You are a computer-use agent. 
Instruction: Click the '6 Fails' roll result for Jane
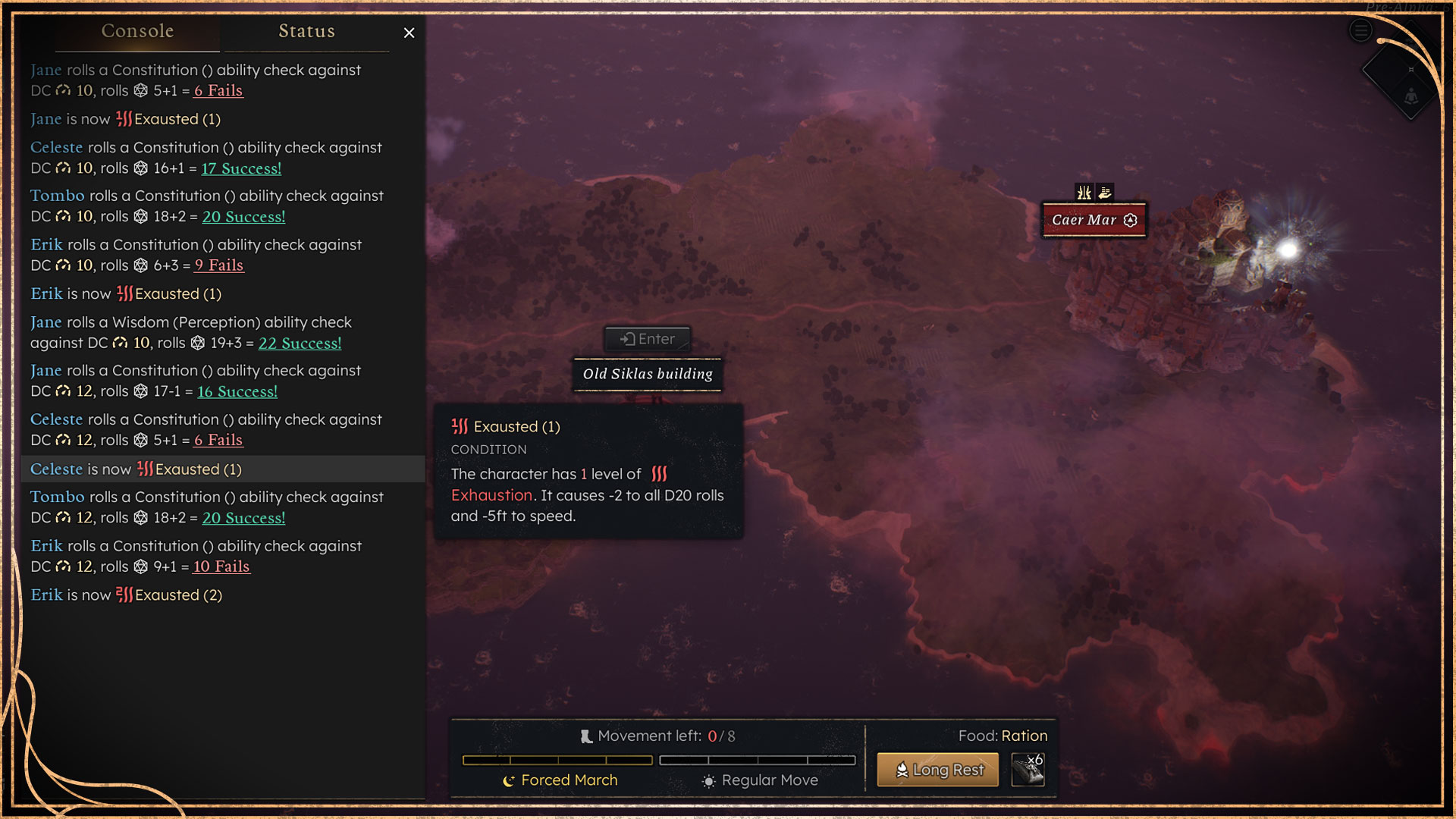[218, 90]
